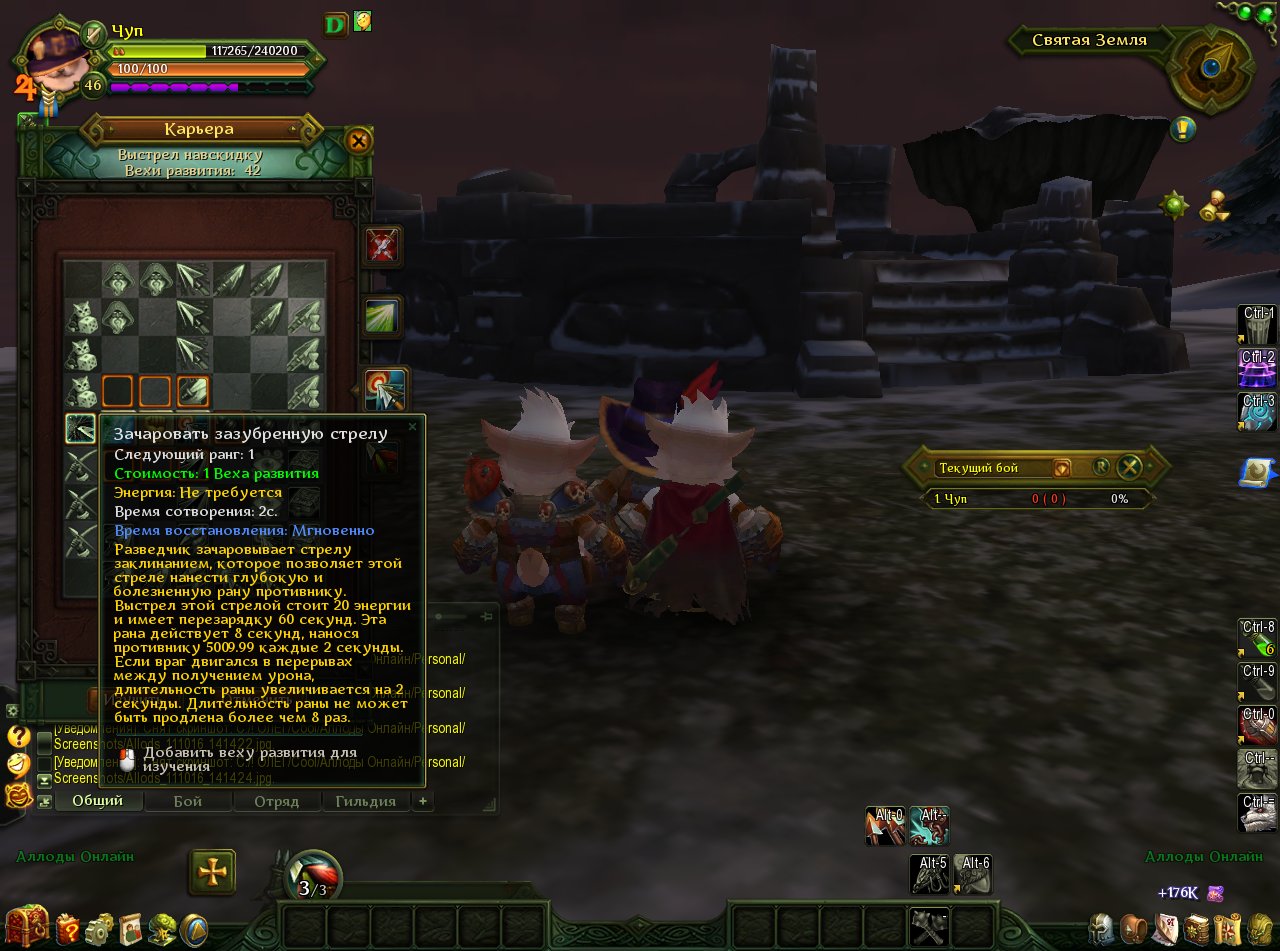The width and height of the screenshot is (1280, 951).
Task: Click the compass minimap in the corner
Action: (1212, 67)
